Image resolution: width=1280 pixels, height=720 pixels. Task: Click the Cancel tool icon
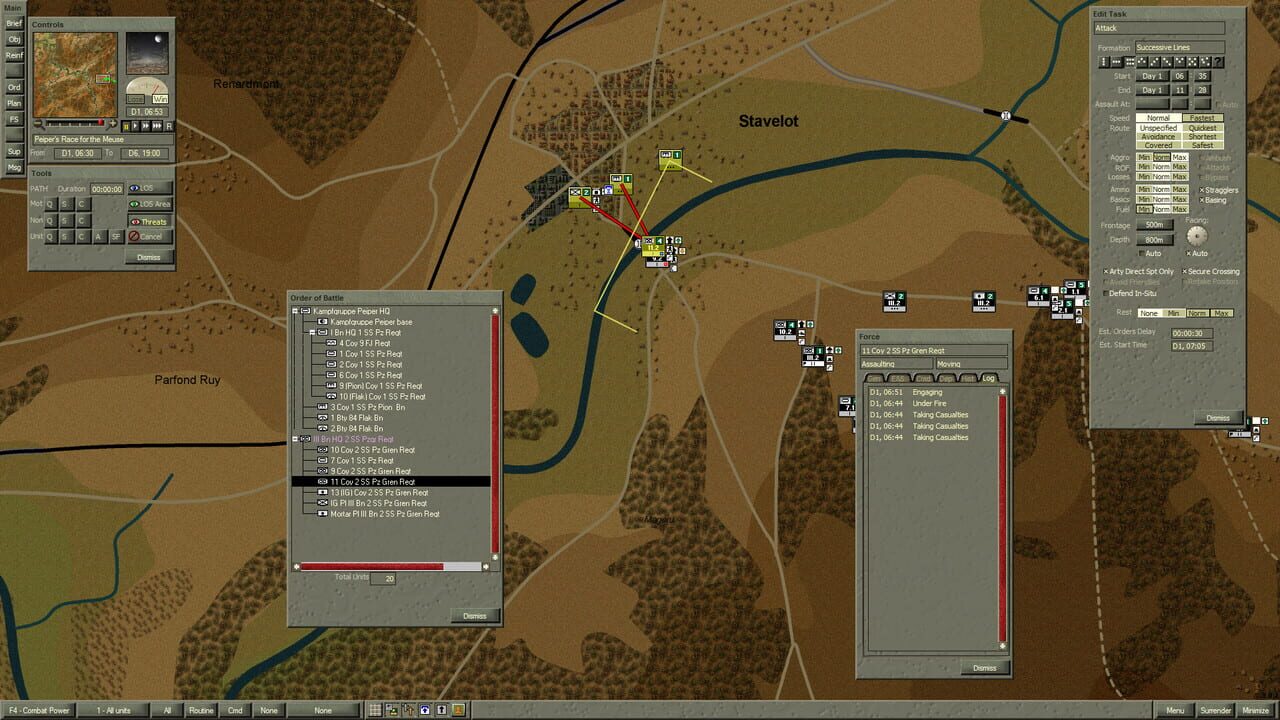point(150,237)
